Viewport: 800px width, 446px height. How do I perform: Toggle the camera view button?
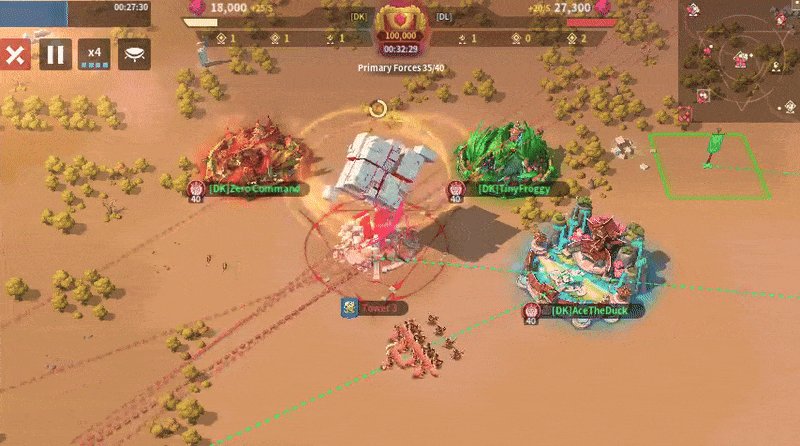pyautogui.click(x=134, y=55)
